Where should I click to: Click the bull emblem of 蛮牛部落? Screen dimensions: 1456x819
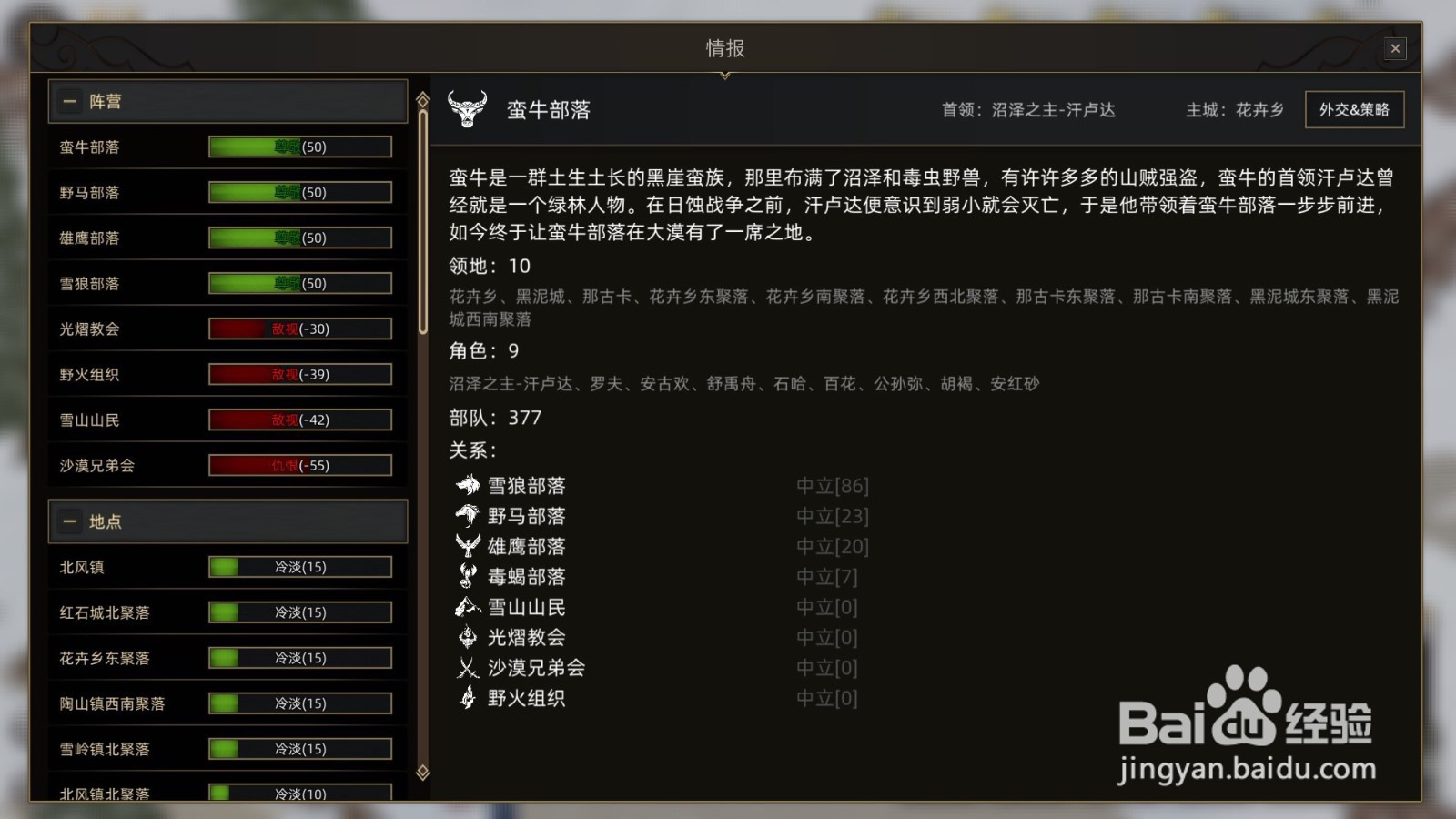tap(470, 109)
